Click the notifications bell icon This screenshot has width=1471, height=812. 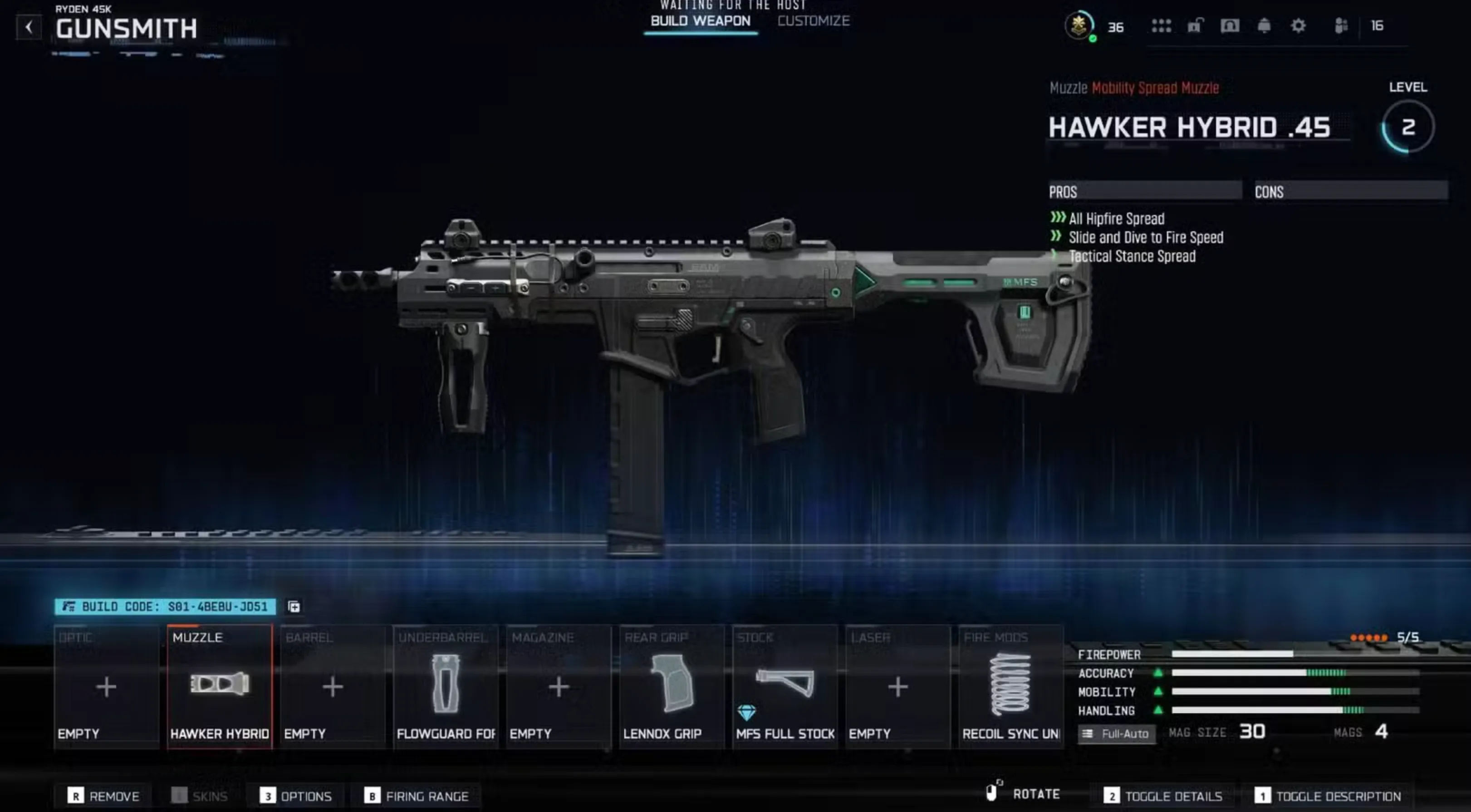[x=1263, y=26]
